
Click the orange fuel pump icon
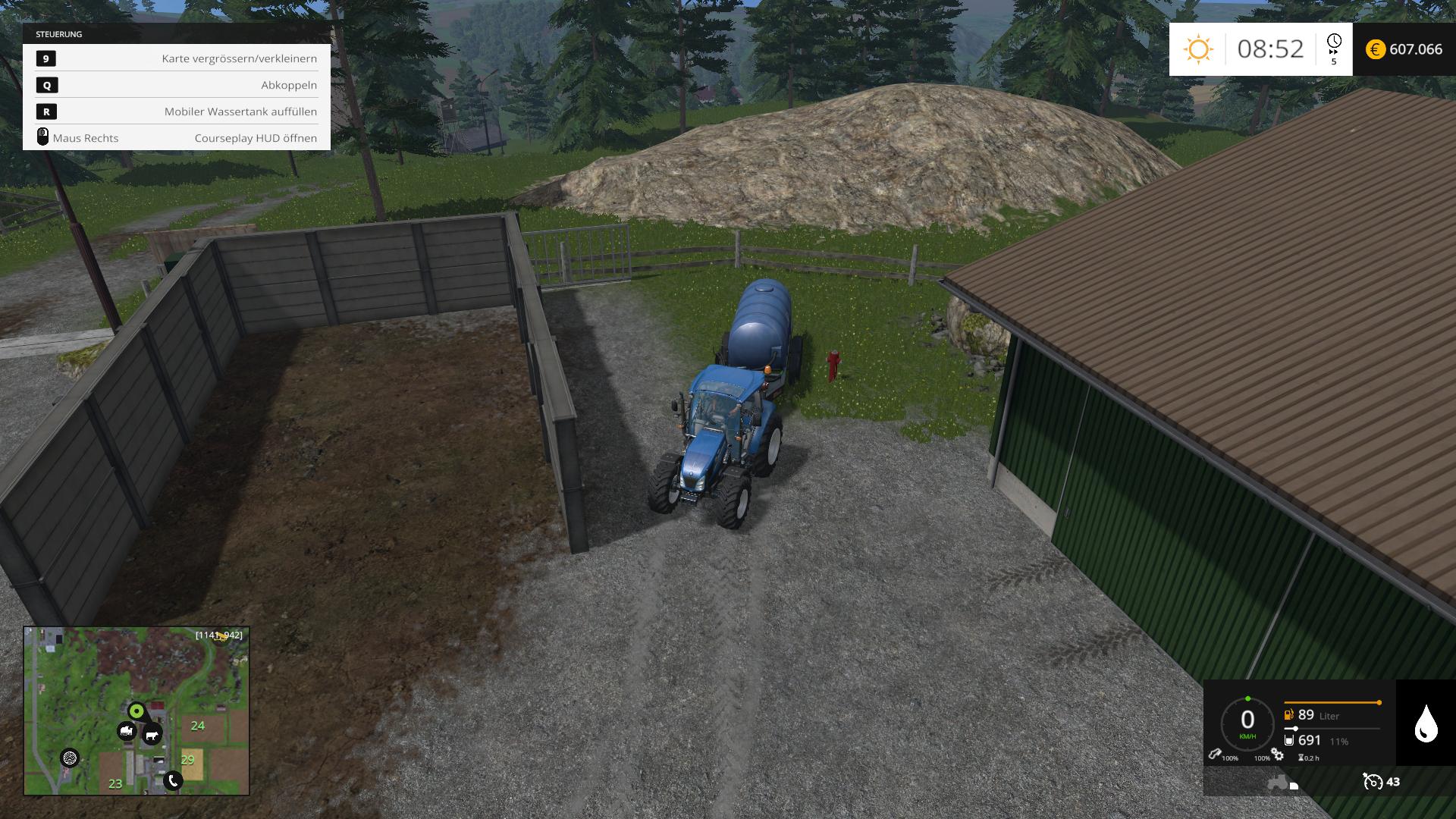pos(1288,715)
